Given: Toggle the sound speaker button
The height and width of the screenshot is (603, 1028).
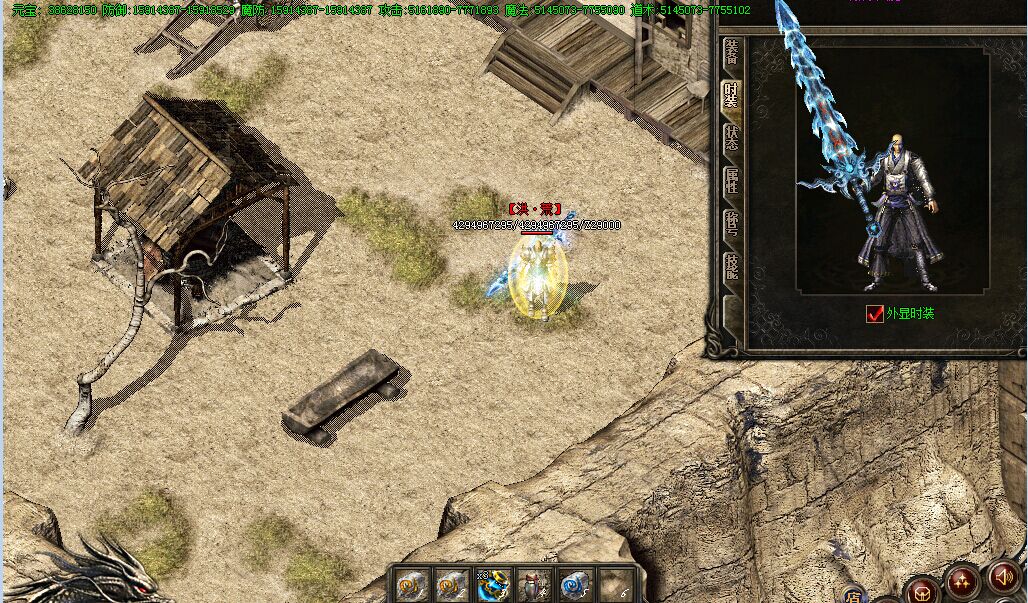Looking at the screenshot, I should [1003, 578].
